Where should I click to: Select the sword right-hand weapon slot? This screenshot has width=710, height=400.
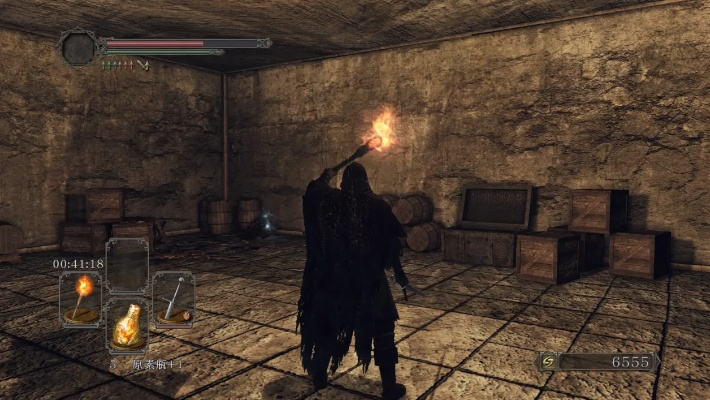(x=174, y=297)
